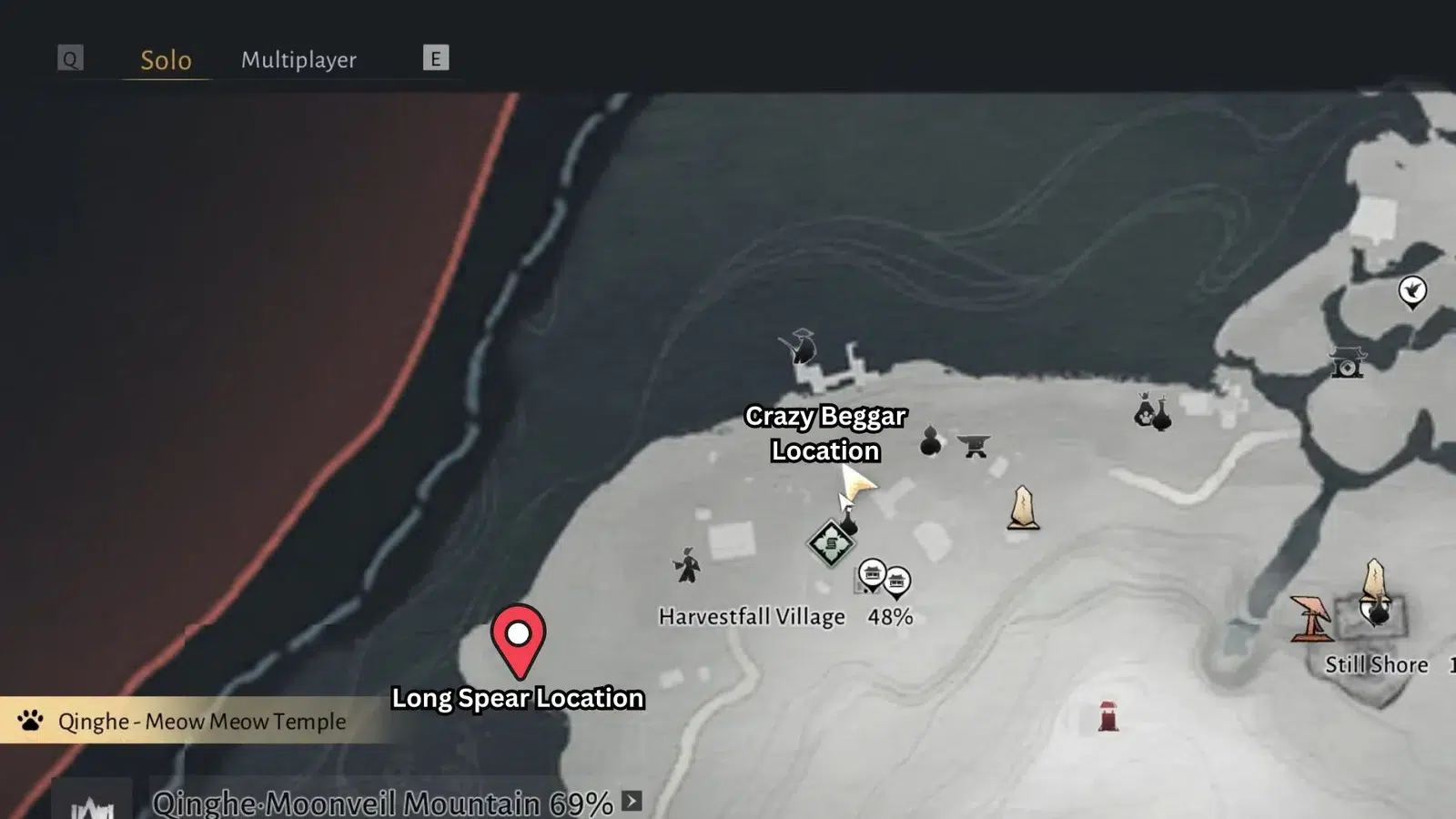This screenshot has width=1456, height=819.
Task: Select the anvil blacksmith marker
Action: click(x=974, y=445)
